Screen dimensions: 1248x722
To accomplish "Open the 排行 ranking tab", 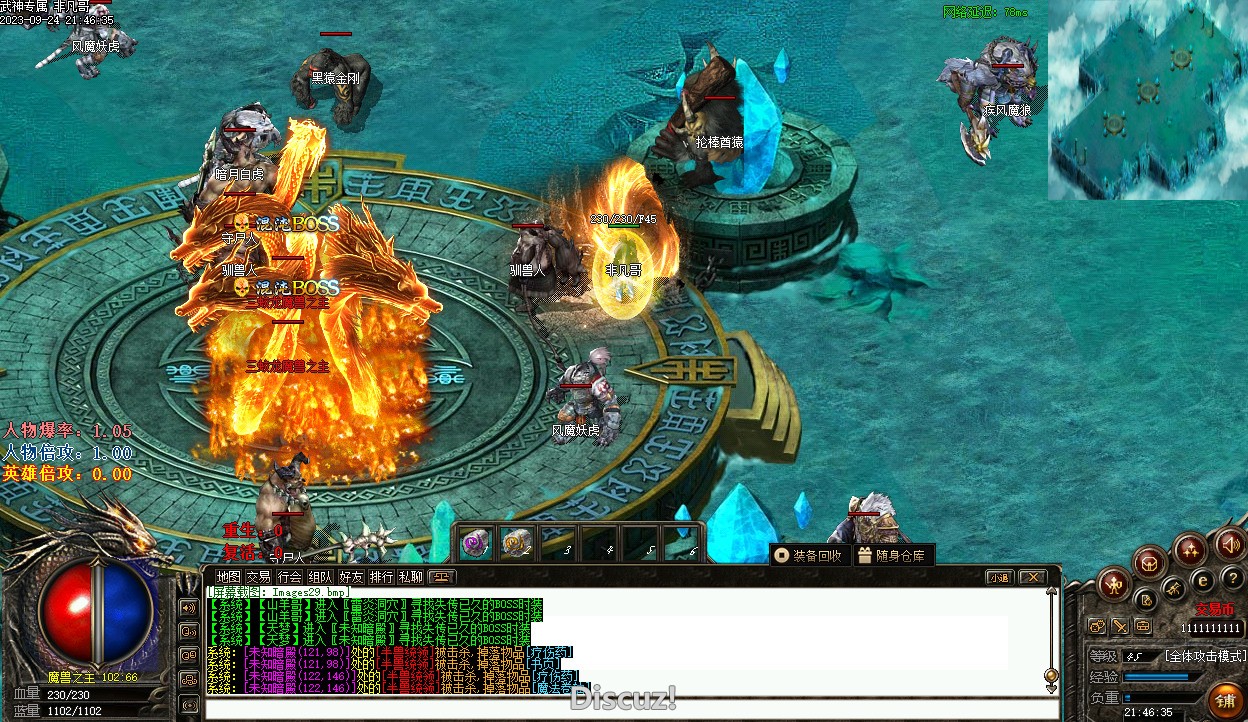I will pos(381,577).
